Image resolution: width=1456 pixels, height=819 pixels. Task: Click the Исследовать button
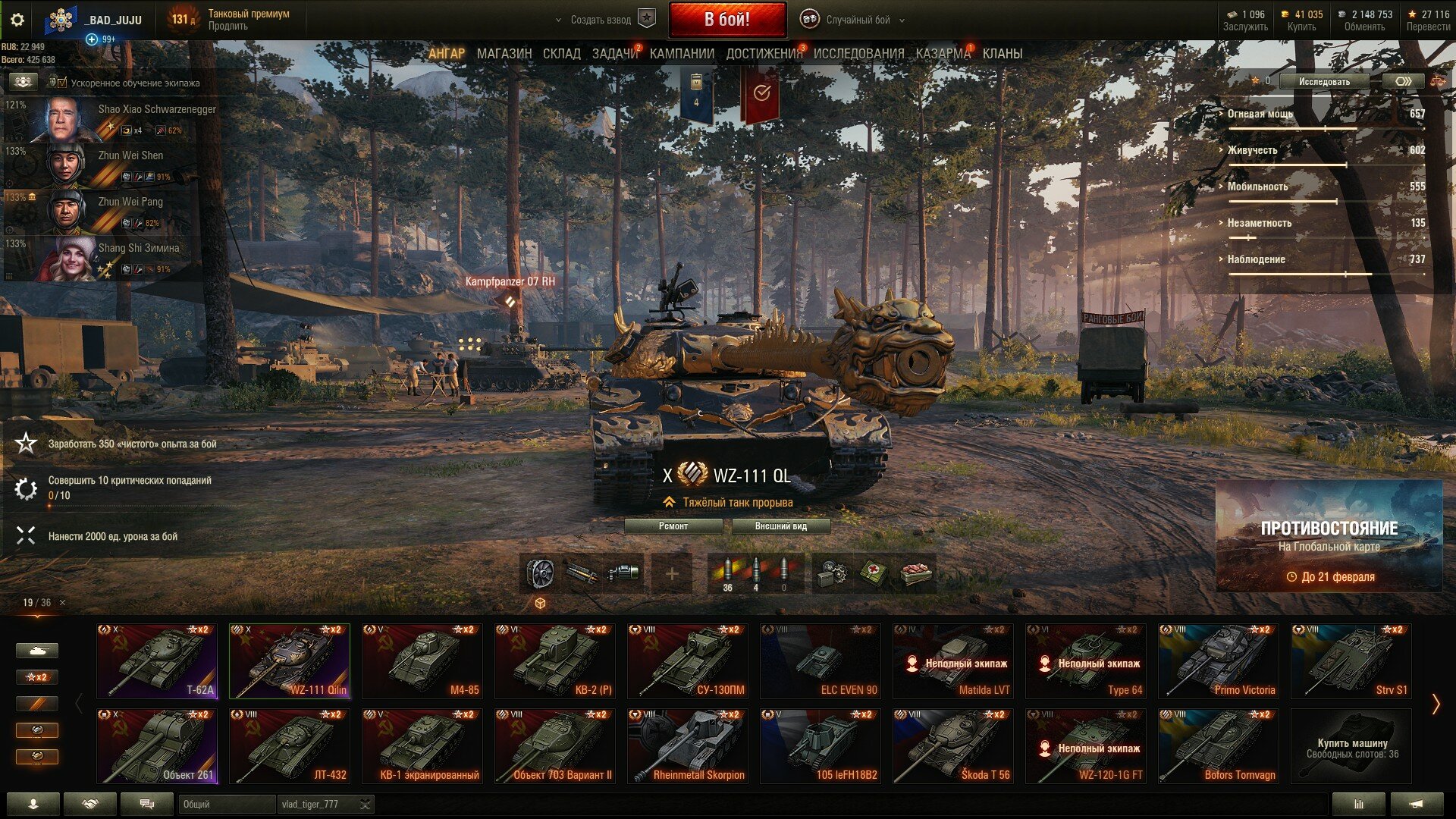[1324, 81]
